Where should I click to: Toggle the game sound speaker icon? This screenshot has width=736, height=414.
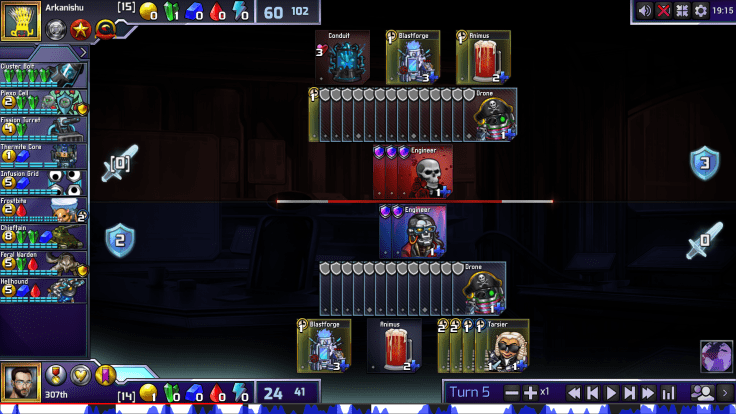click(x=646, y=10)
